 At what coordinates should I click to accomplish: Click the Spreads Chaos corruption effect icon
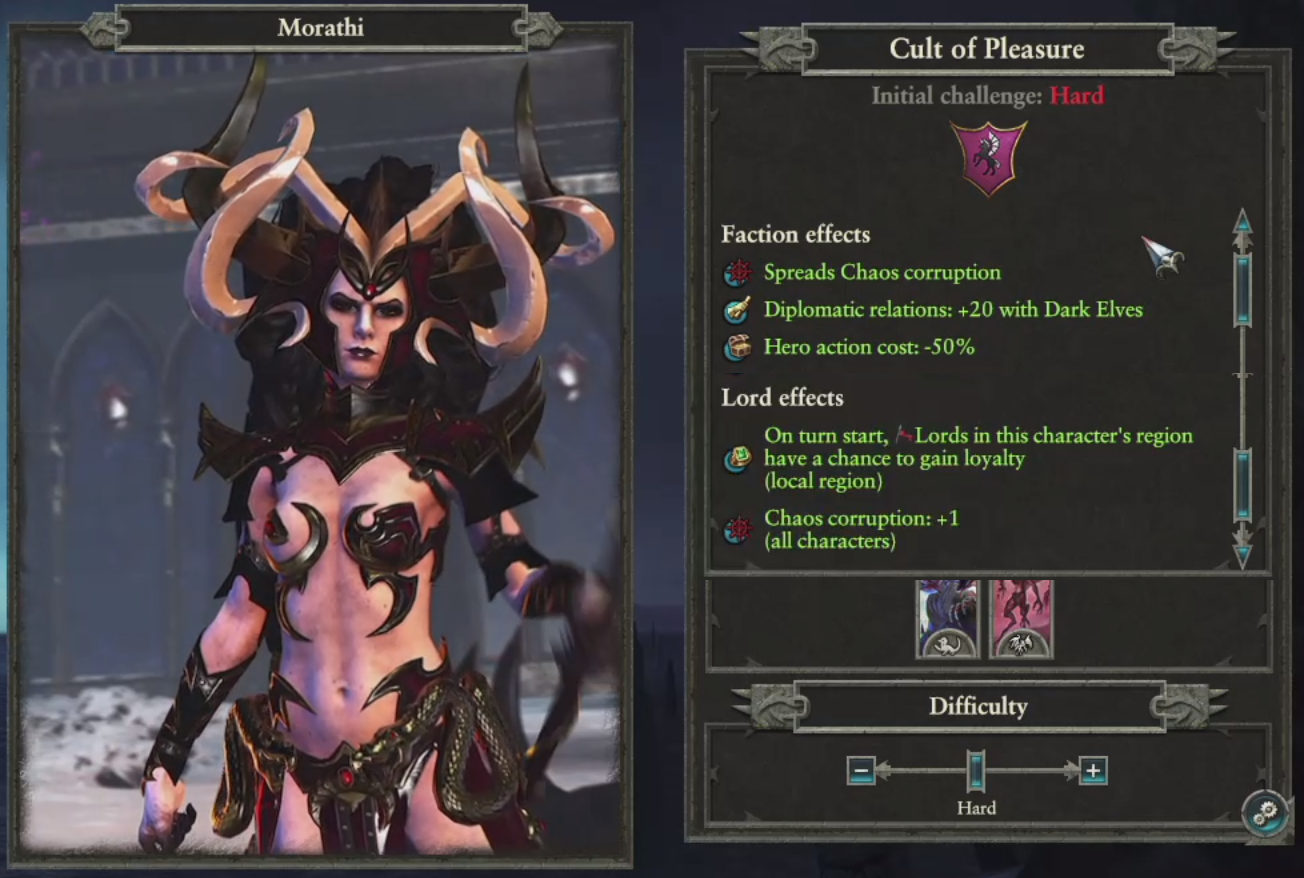[x=738, y=273]
